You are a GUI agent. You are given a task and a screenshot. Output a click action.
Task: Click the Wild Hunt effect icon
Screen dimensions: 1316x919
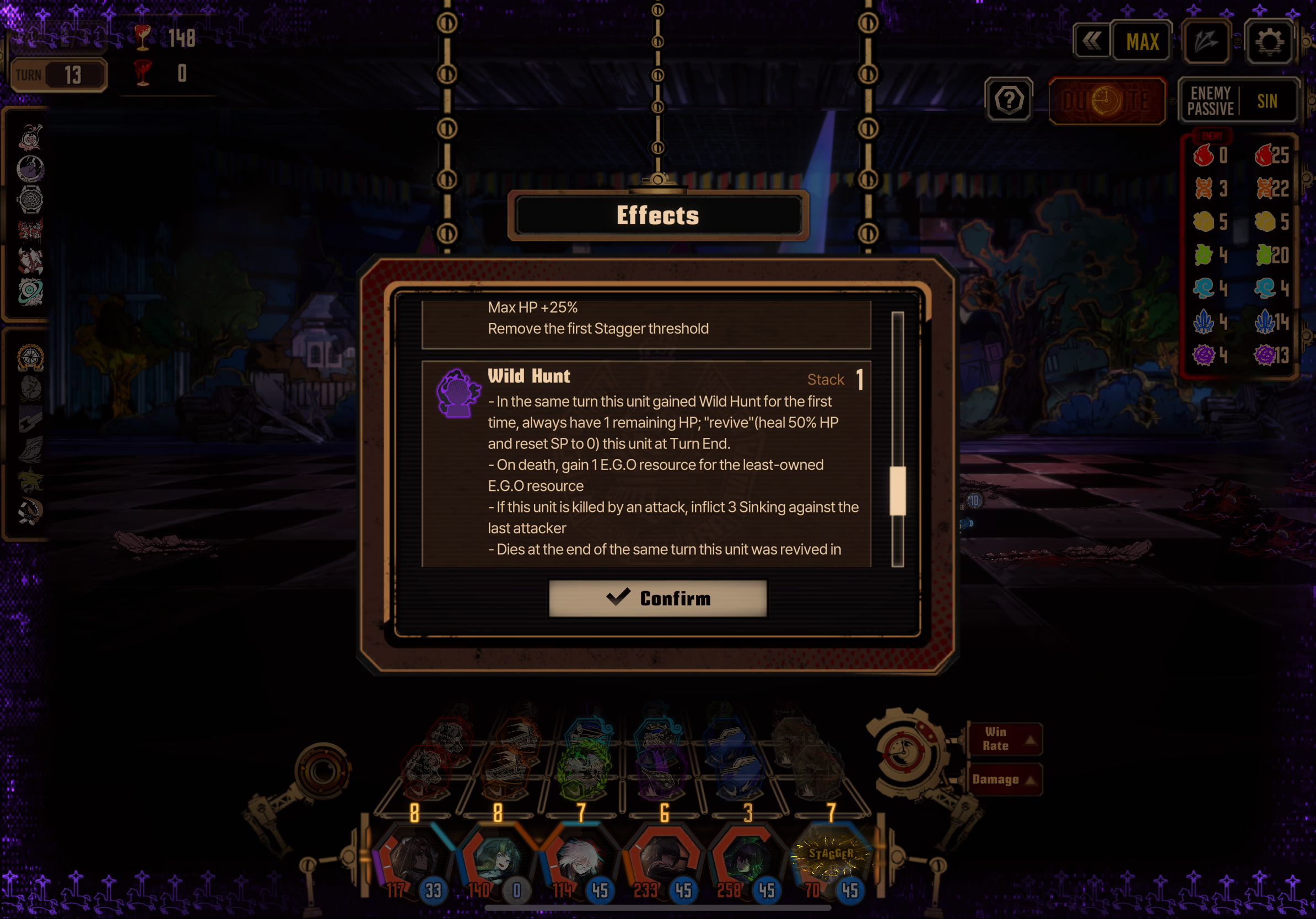click(x=458, y=393)
